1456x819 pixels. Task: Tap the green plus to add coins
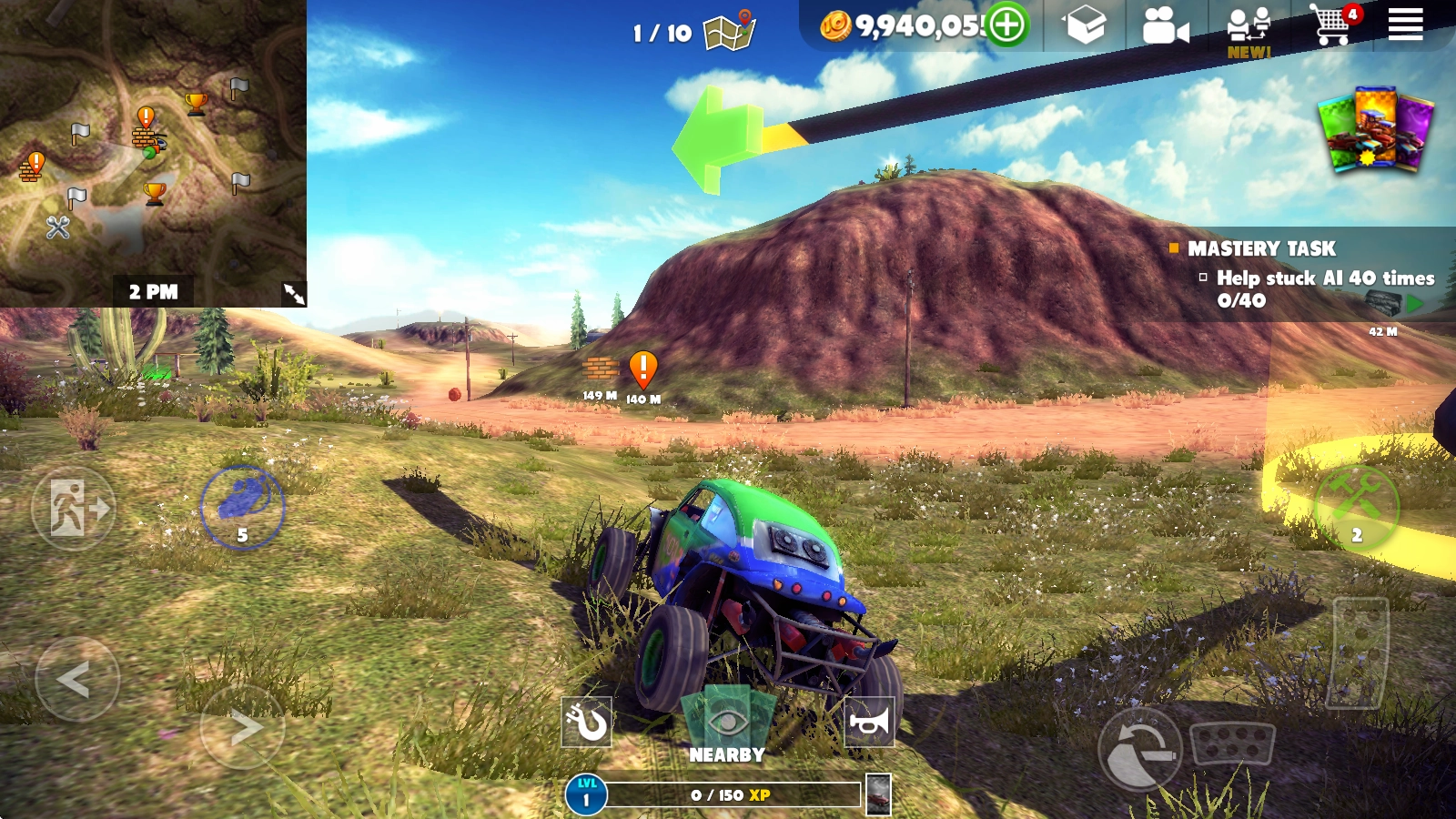pyautogui.click(x=1006, y=25)
